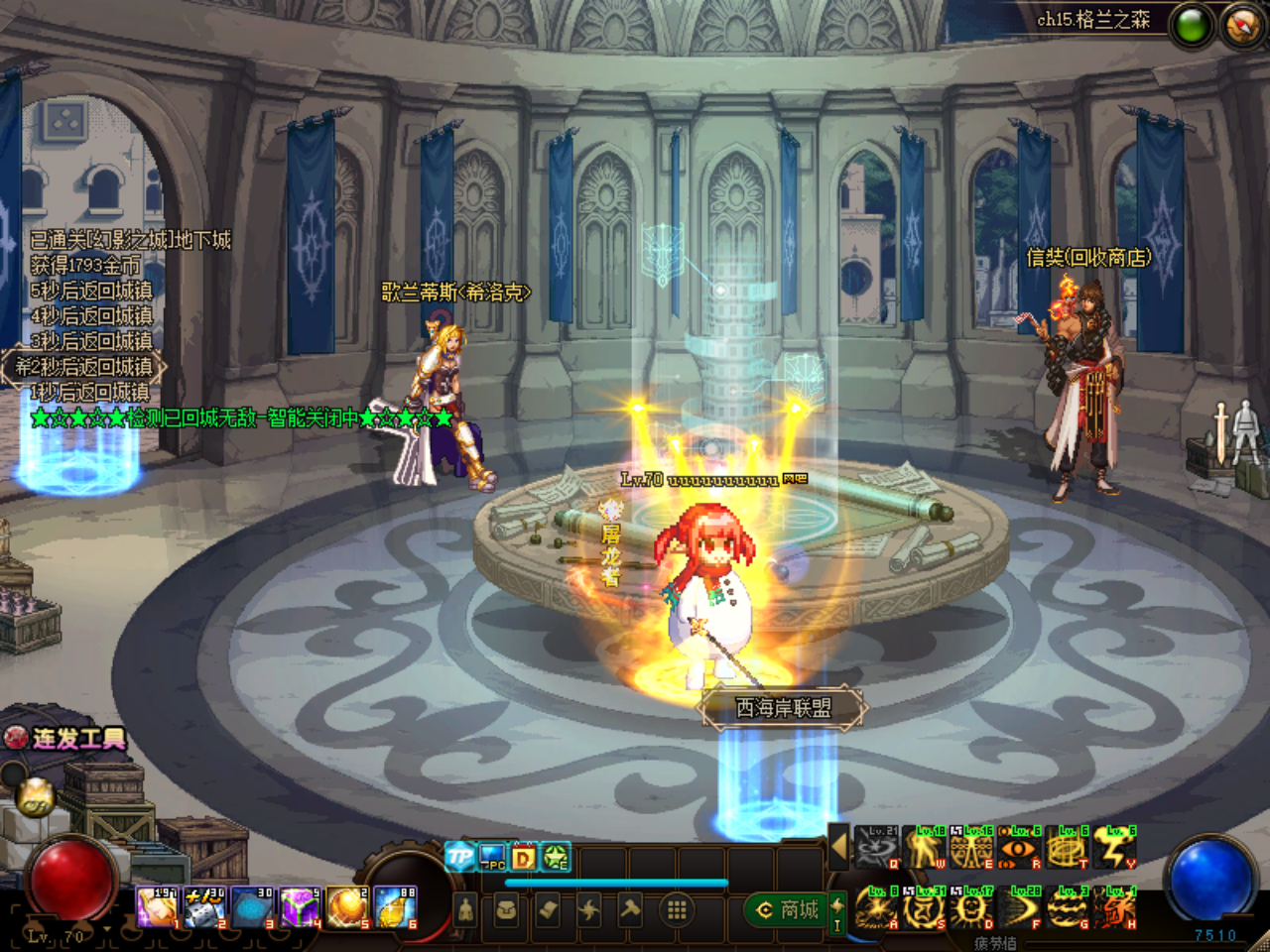Screen dimensions: 1270x952
Task: Open the 连发工具 tool
Action: coord(67,738)
